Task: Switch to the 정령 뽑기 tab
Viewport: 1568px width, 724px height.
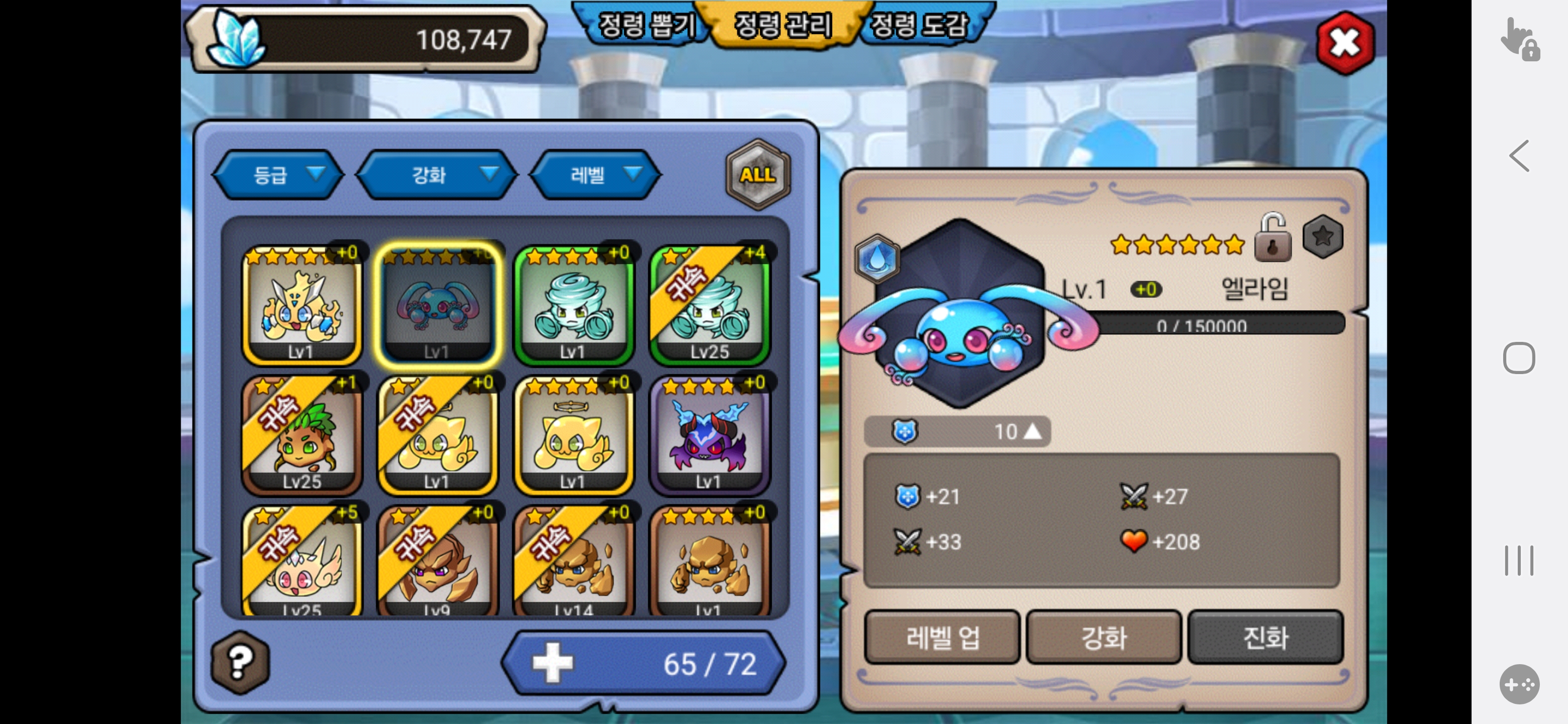Action: [645, 26]
